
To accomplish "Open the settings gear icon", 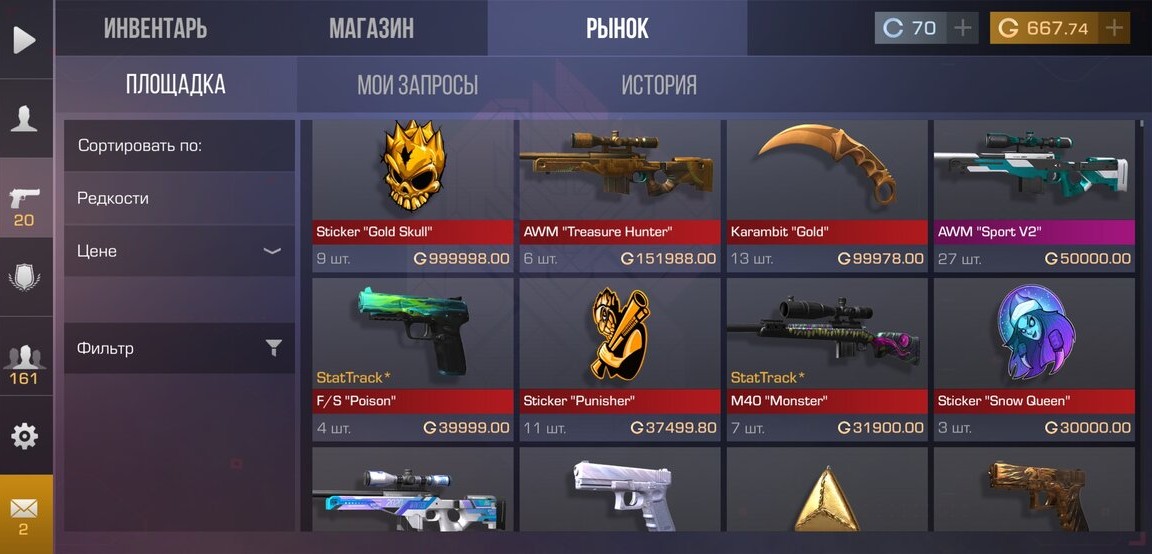I will pyautogui.click(x=25, y=436).
